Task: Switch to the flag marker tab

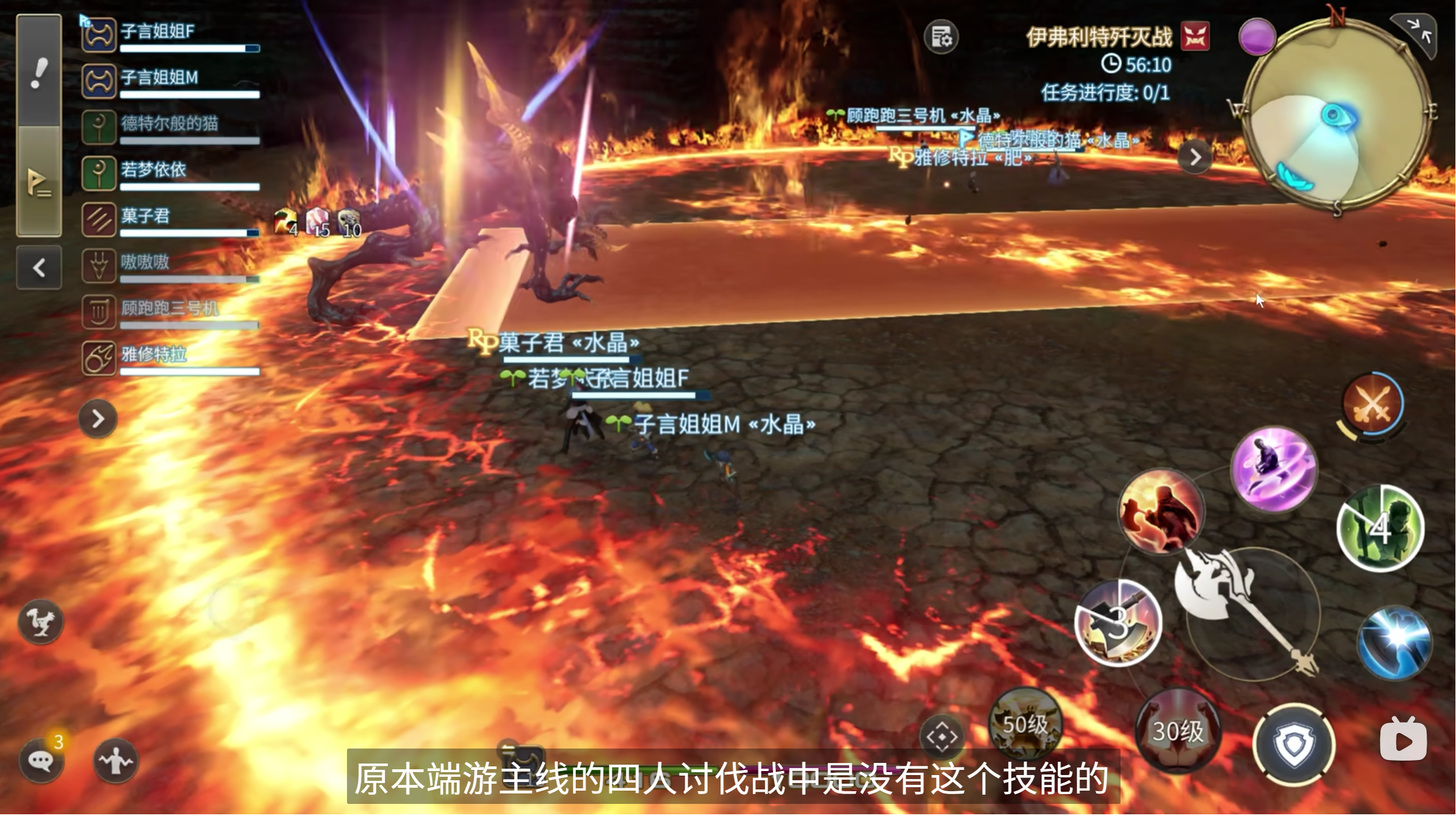Action: click(39, 183)
